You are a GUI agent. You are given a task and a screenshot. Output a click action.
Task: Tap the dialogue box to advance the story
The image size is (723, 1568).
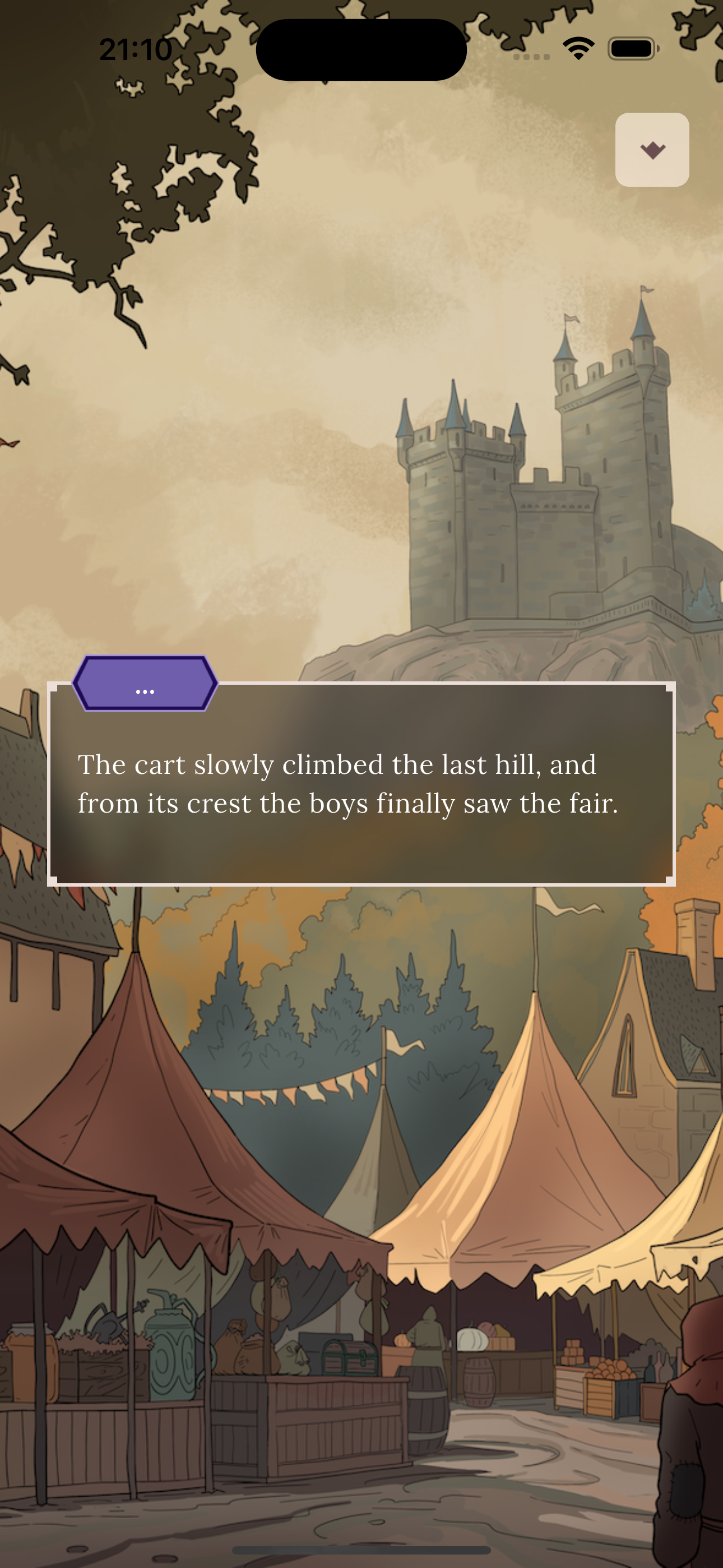[x=361, y=791]
